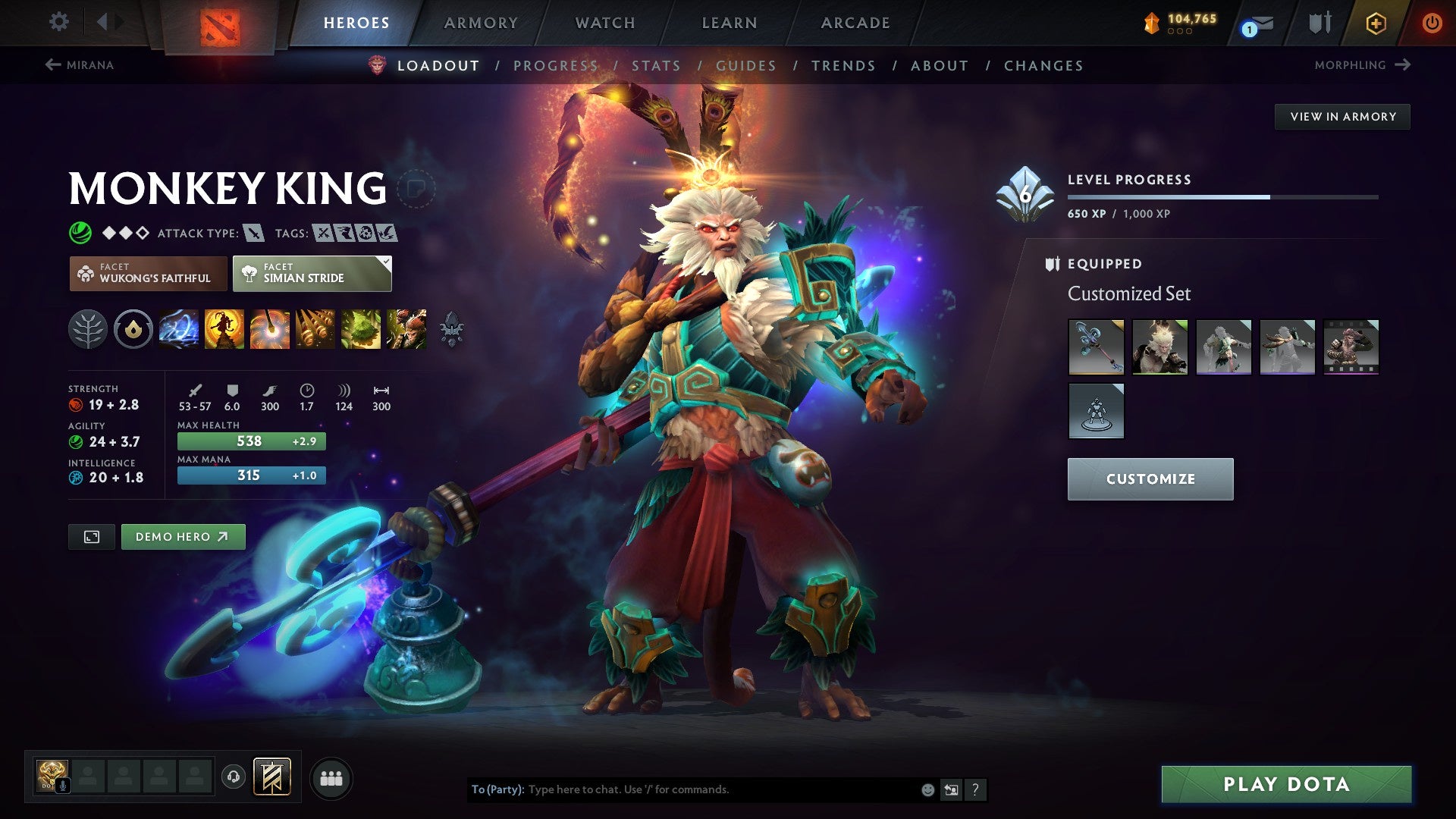Open the emoticon picker beside the chat bar
Viewport: 1456px width, 819px height.
click(x=927, y=789)
